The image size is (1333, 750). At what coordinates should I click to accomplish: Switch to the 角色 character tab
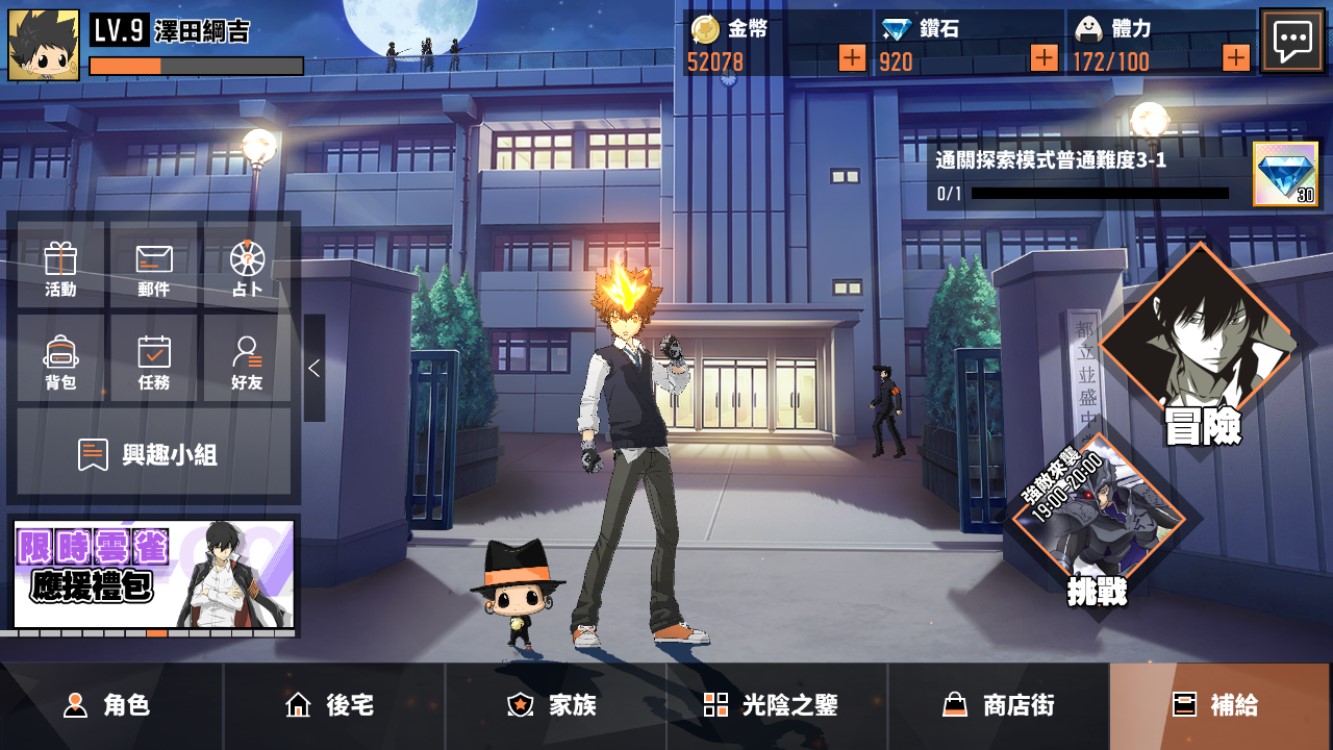(x=110, y=705)
